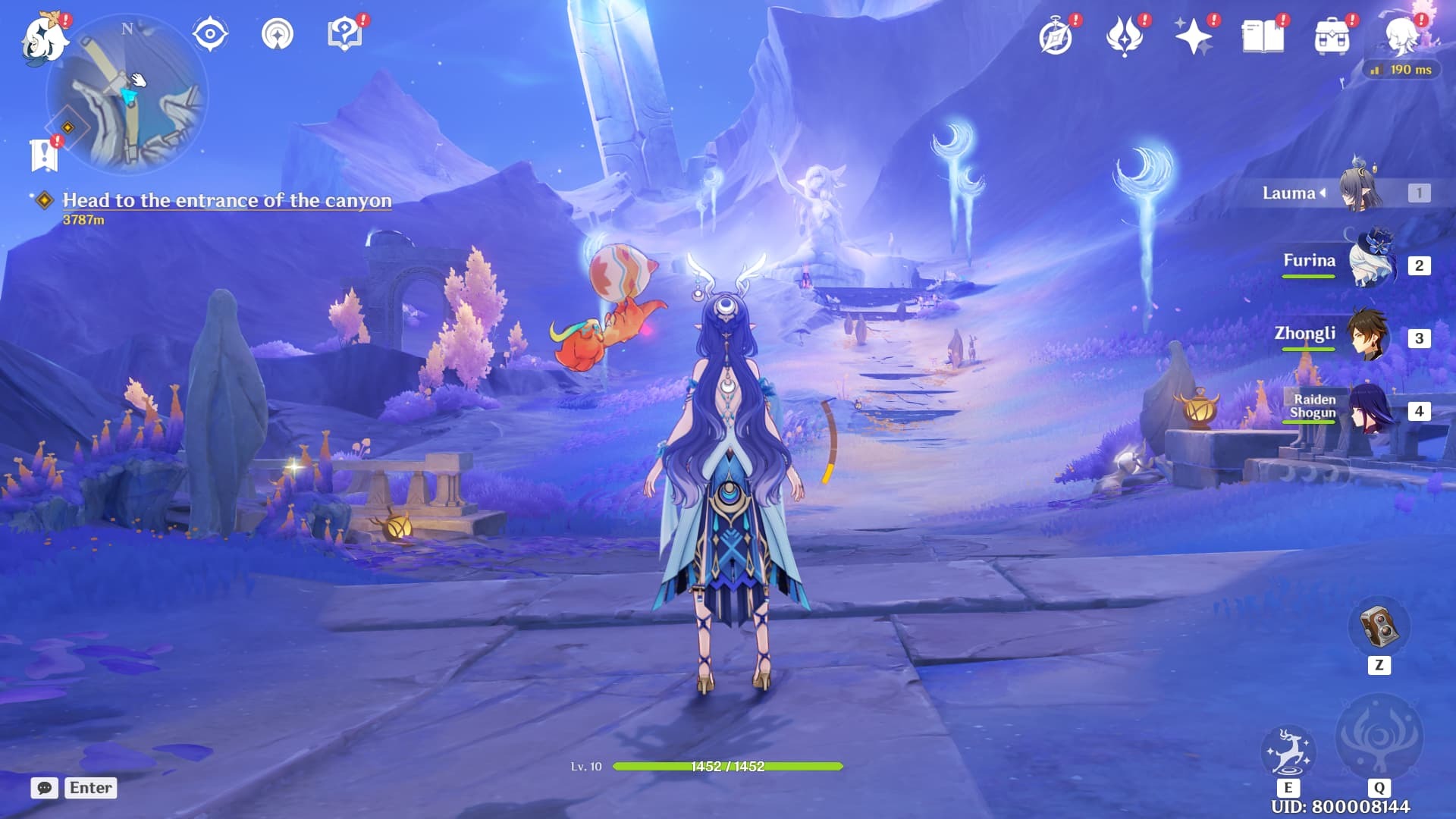Viewport: 1456px width, 819px height.
Task: Open the eye-shaped target icon beside minimap
Action: click(x=210, y=34)
